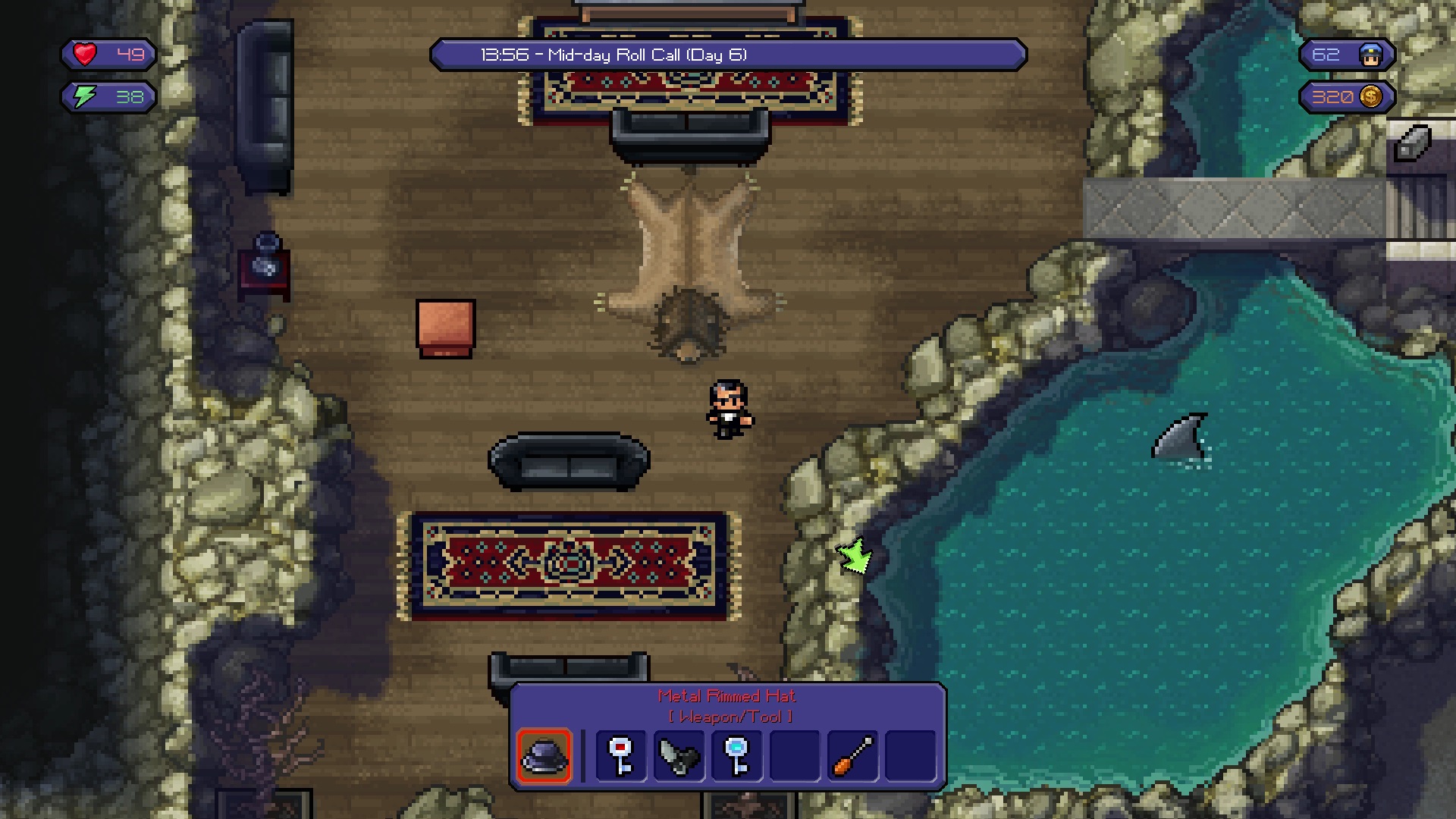Select the red-handled key in the inventory
Viewport: 1456px width, 819px height.
coord(622,756)
